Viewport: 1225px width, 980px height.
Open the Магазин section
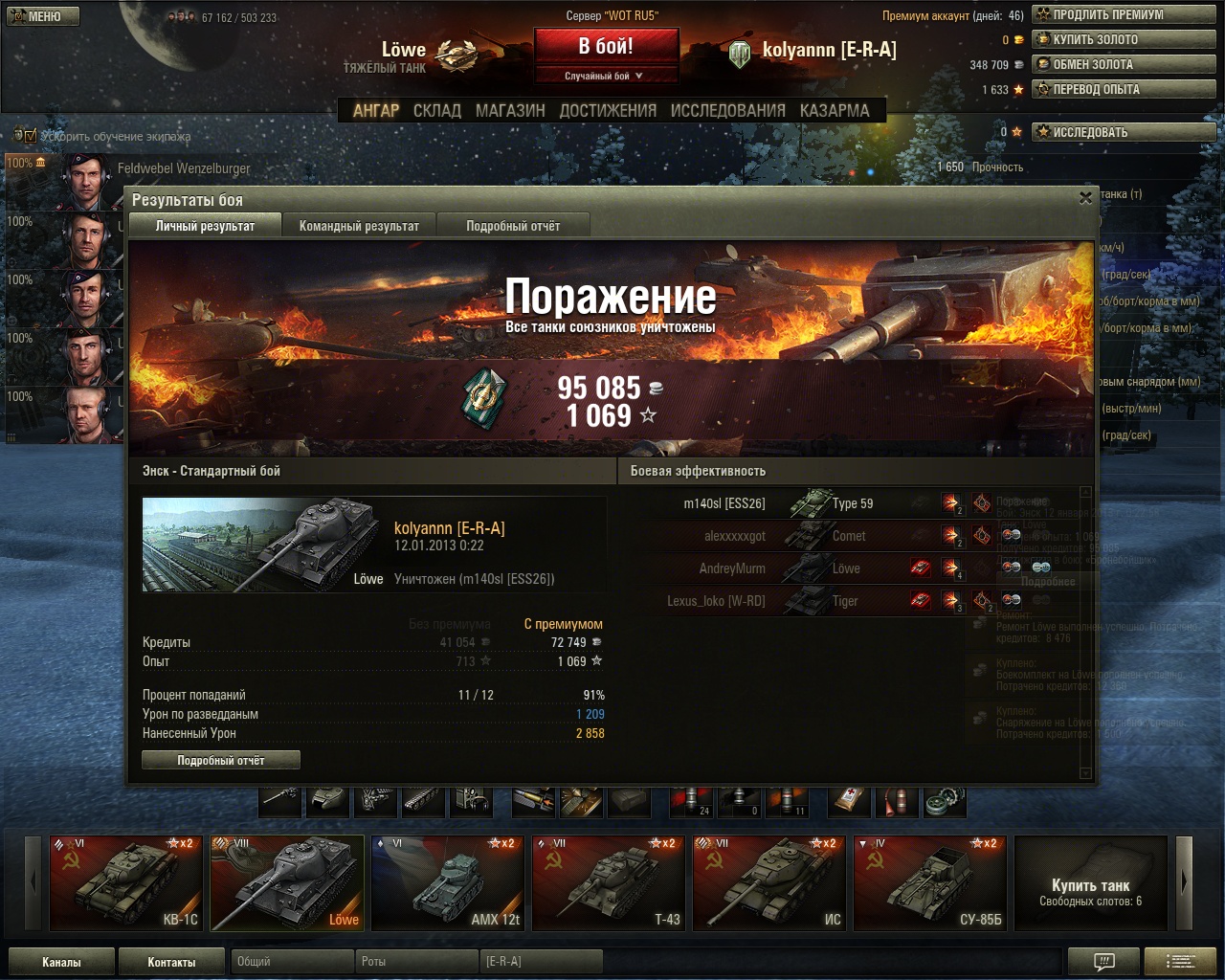(510, 111)
